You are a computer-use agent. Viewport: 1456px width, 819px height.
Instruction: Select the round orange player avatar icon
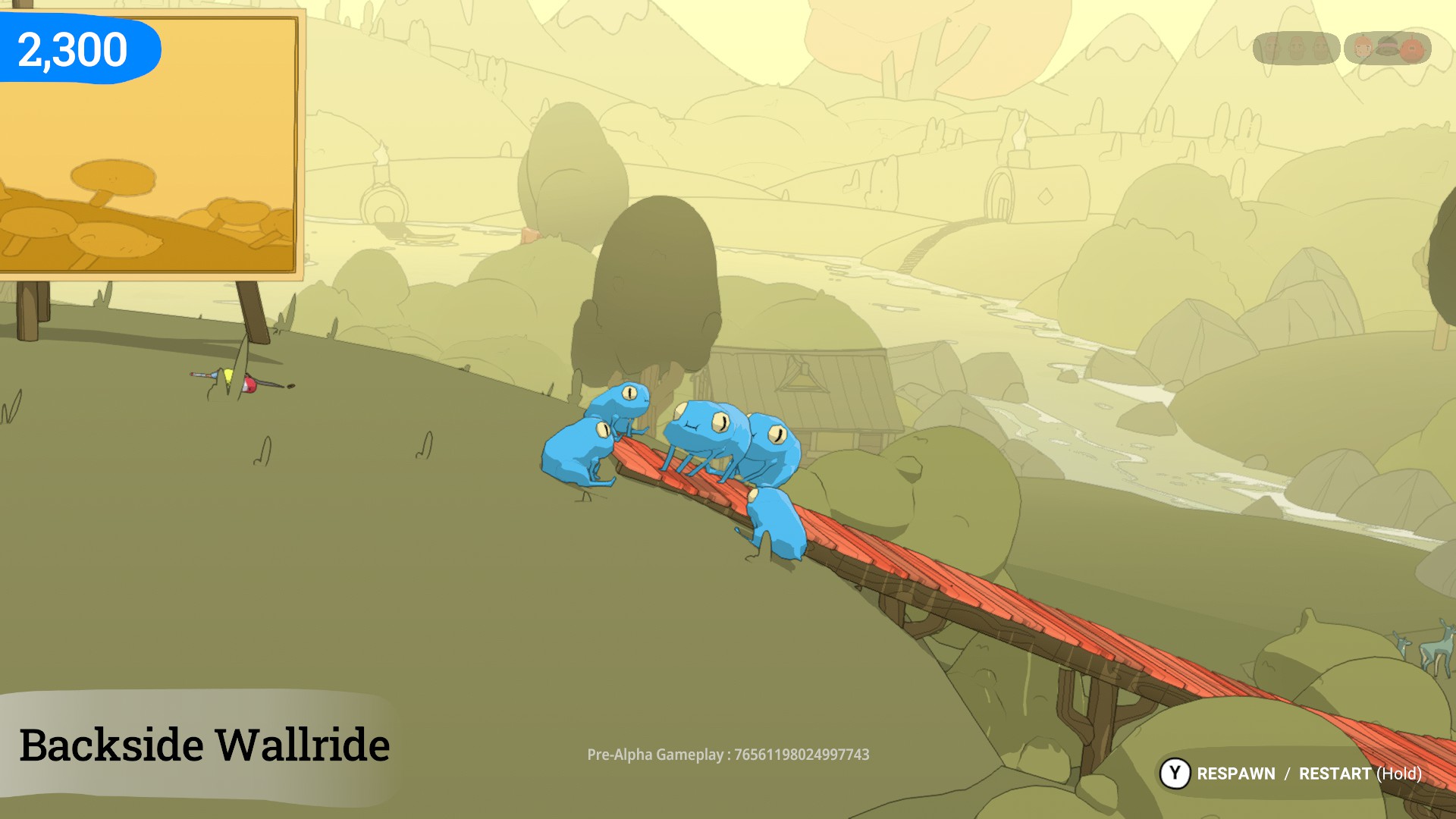(1412, 49)
